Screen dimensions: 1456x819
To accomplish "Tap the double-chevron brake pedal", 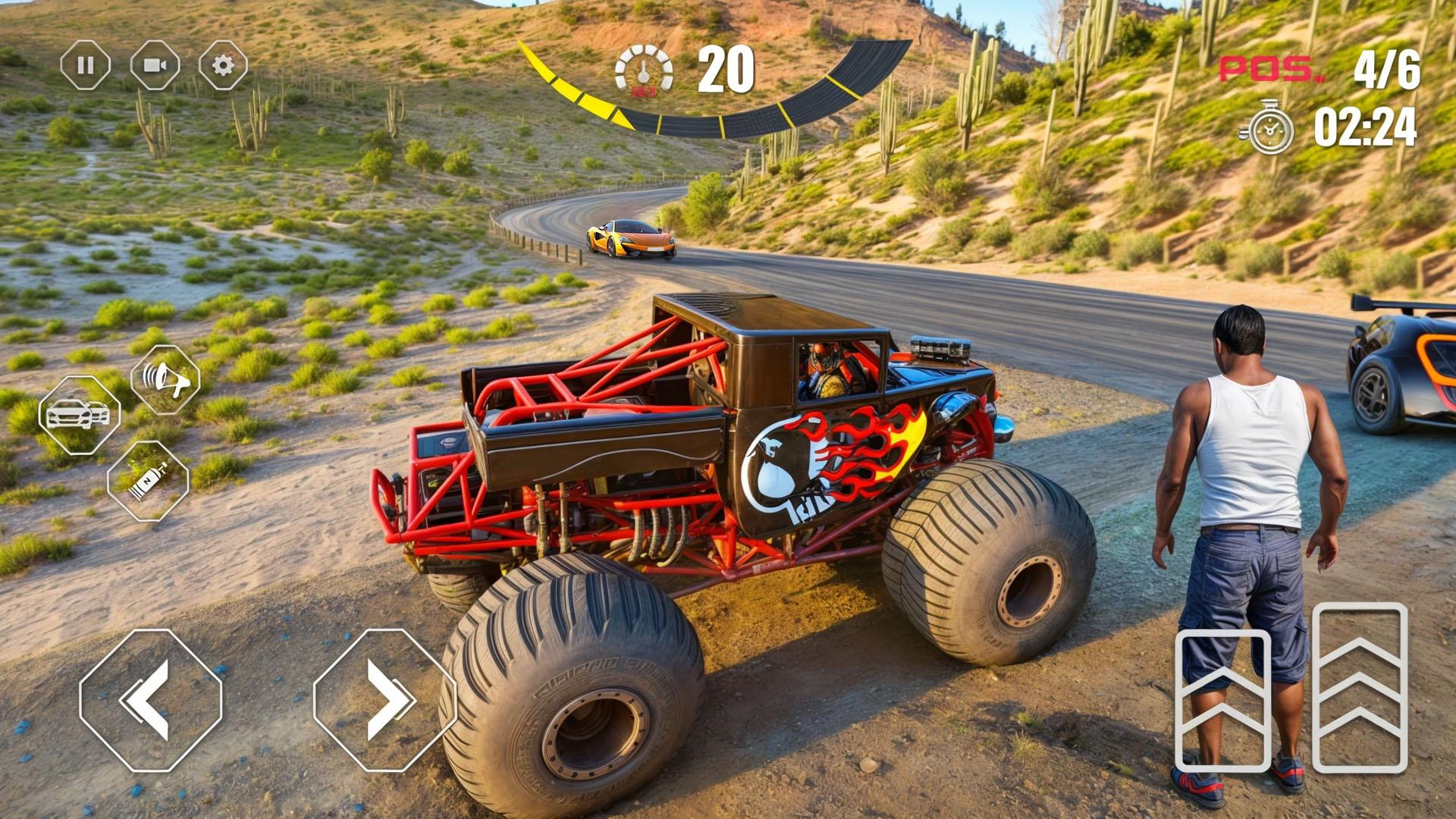I will (x=1222, y=700).
